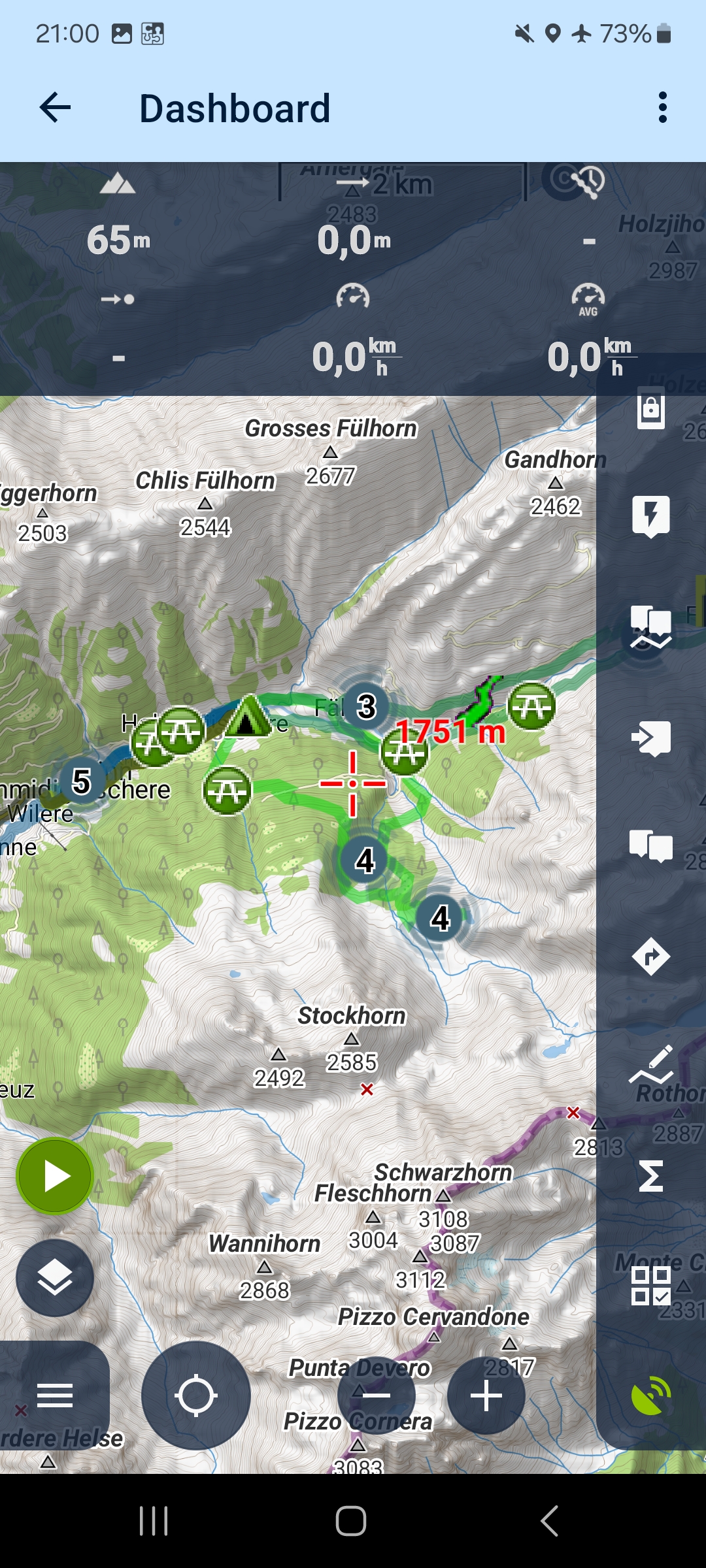Open the three-dot overflow menu
This screenshot has width=706, height=1568.
coord(663,108)
